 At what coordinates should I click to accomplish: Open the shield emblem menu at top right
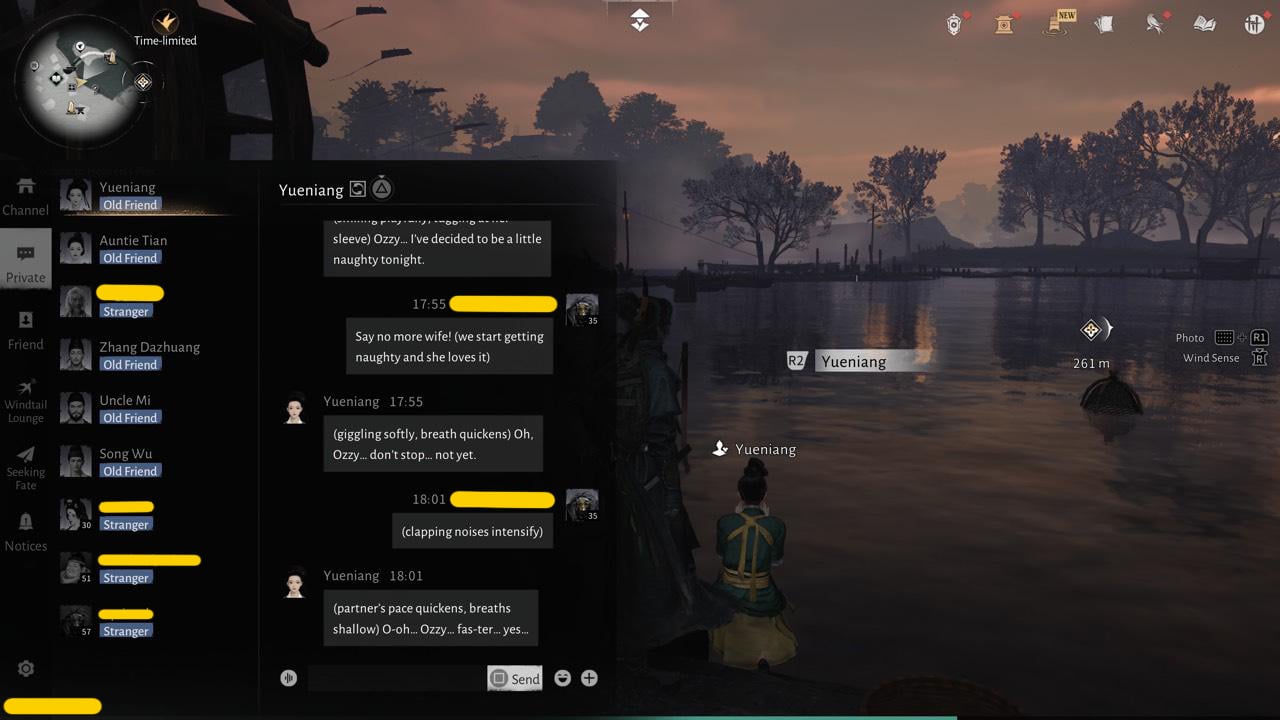tap(955, 23)
